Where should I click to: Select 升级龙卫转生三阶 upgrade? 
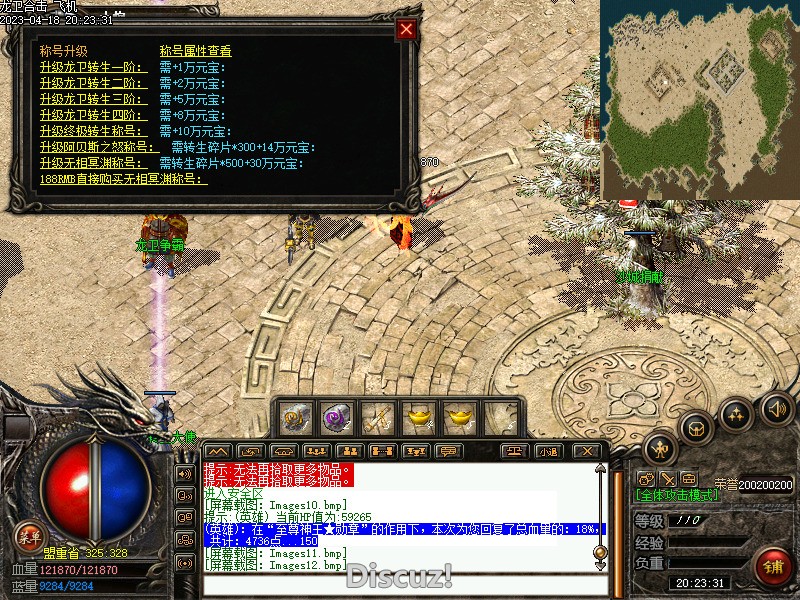tap(92, 99)
